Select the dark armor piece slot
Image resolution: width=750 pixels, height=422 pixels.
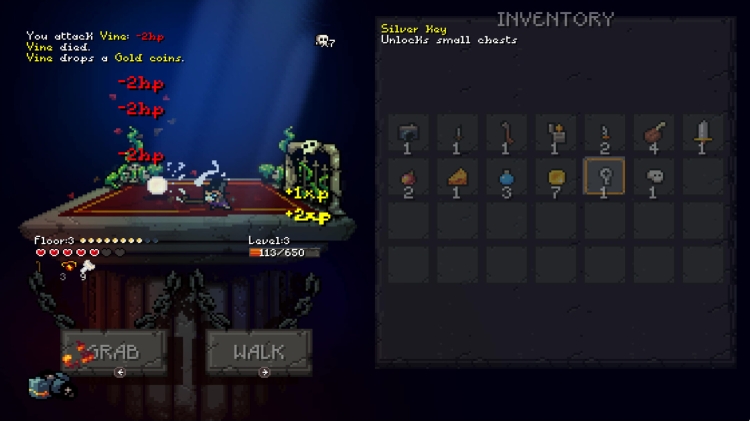(409, 133)
